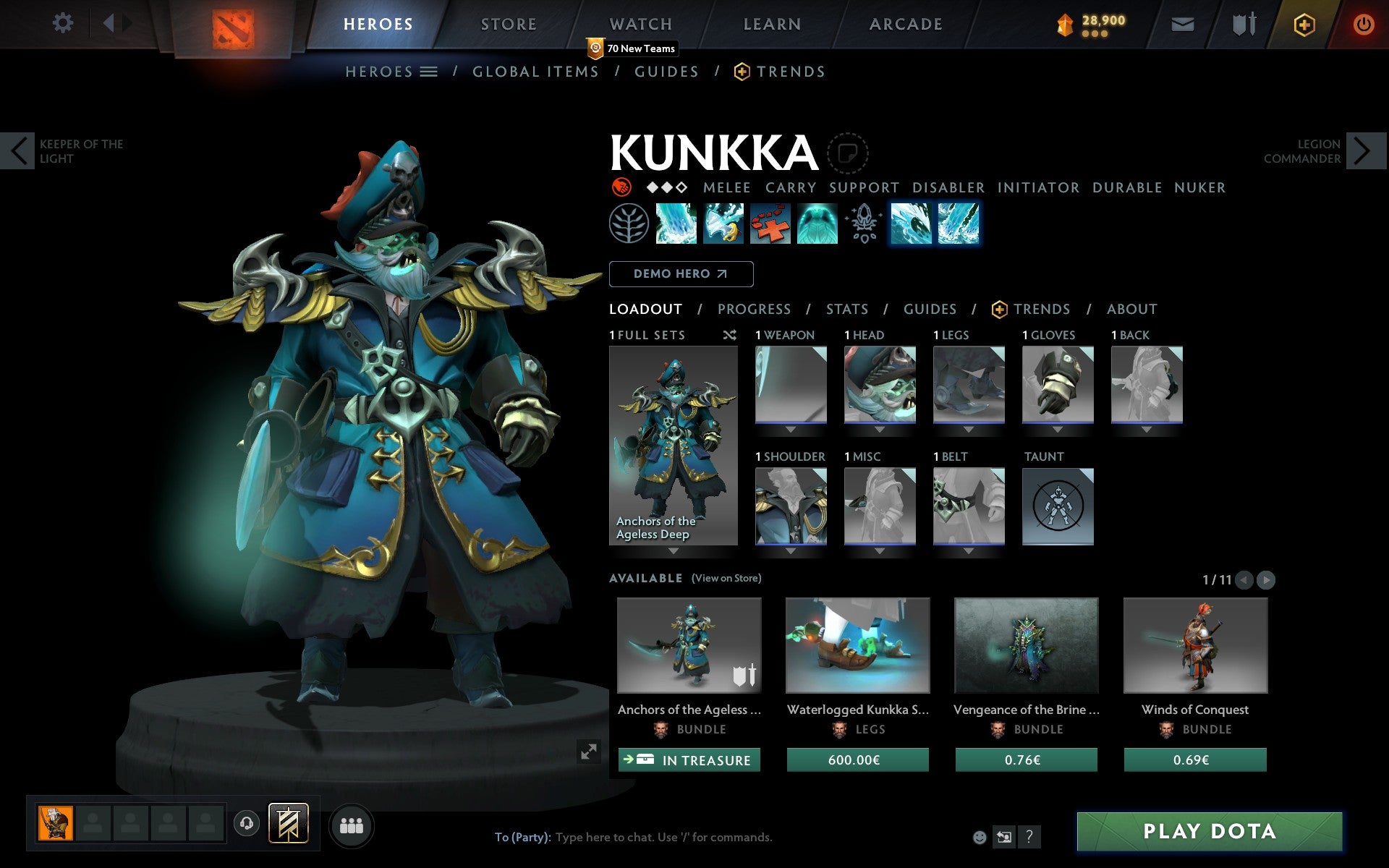Click the X Marks the Spot ability icon
The width and height of the screenshot is (1389, 868).
770,224
